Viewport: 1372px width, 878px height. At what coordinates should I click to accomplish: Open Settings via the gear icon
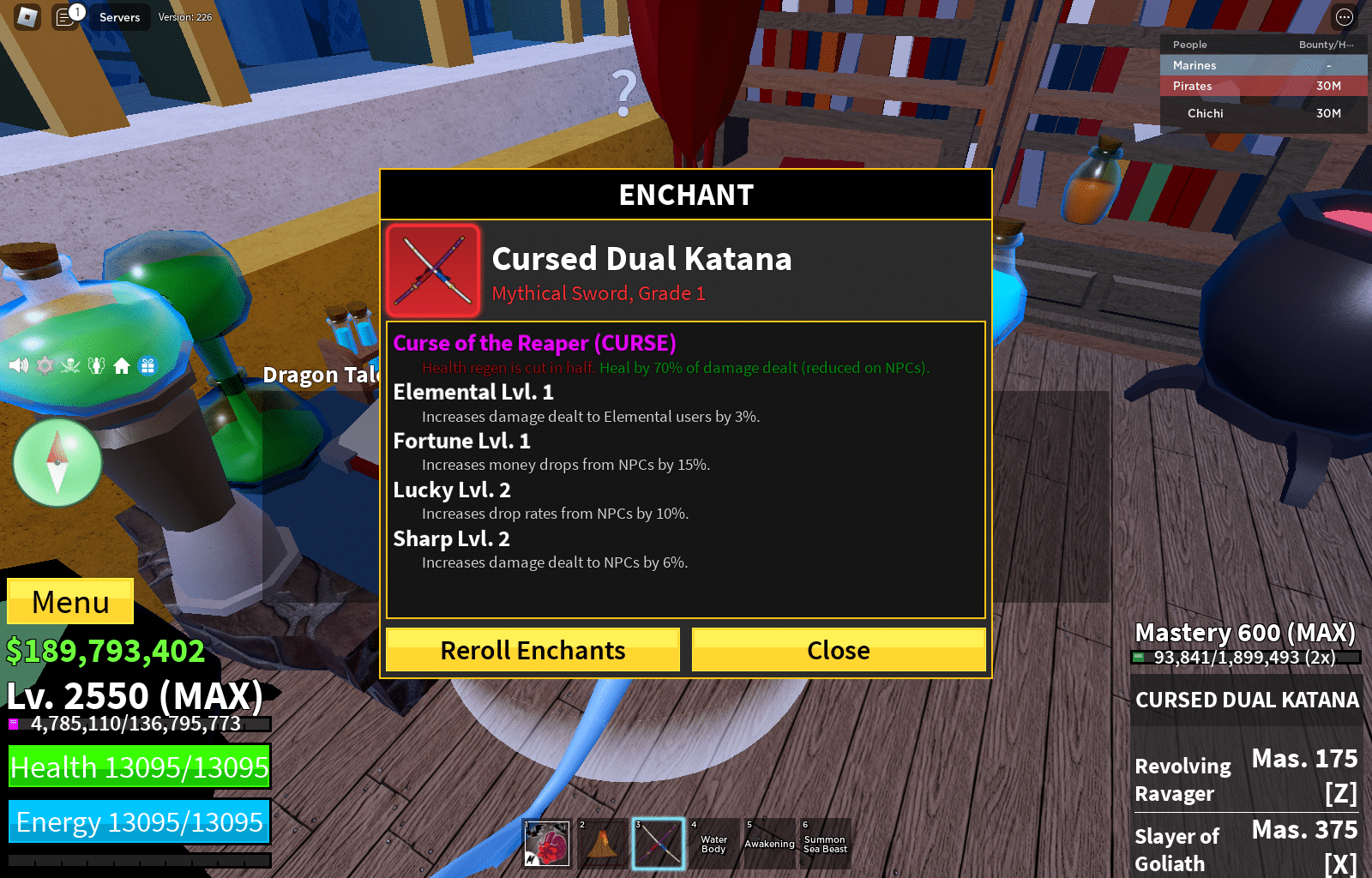click(44, 365)
